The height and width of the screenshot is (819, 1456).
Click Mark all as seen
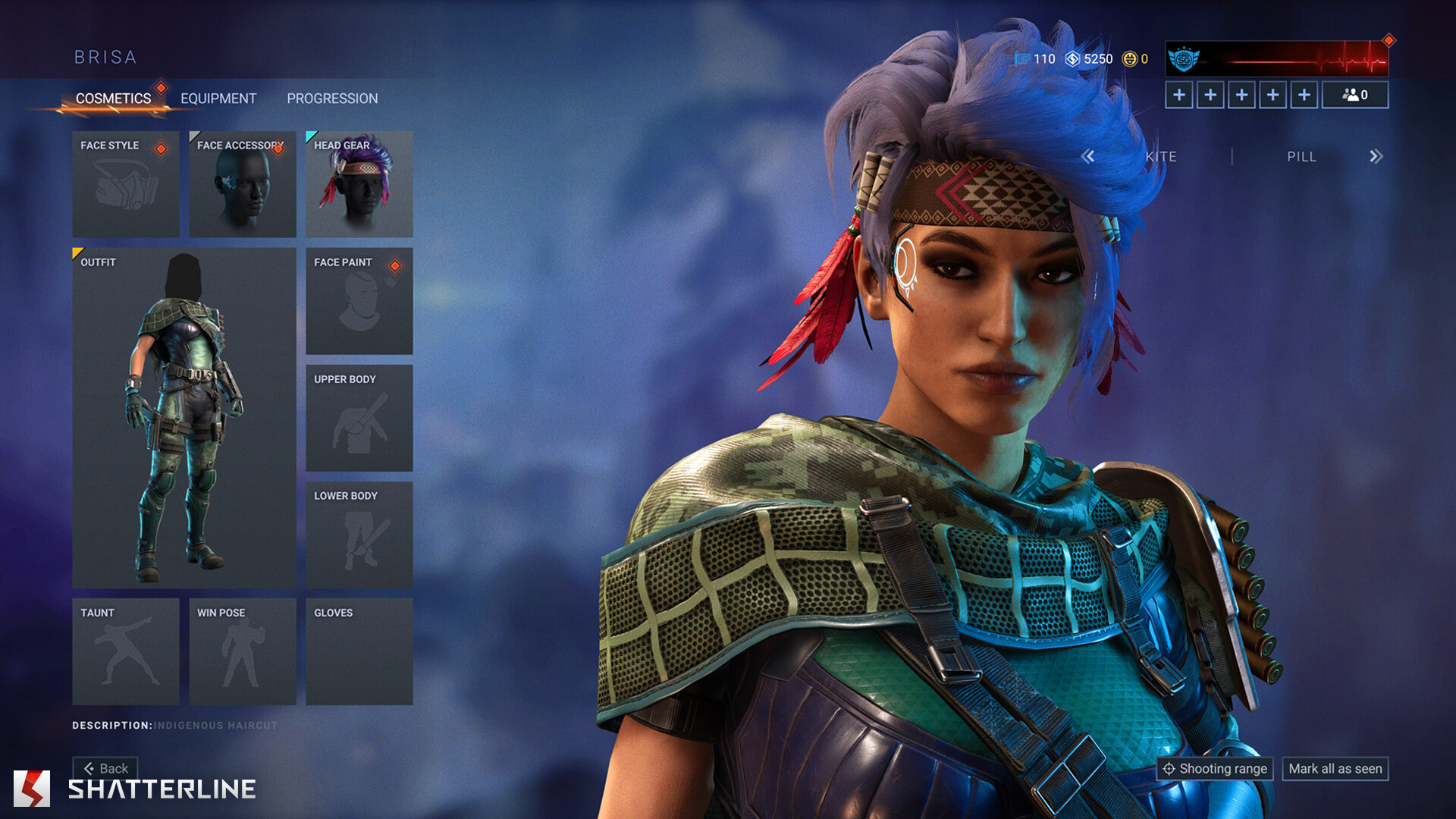pyautogui.click(x=1335, y=769)
